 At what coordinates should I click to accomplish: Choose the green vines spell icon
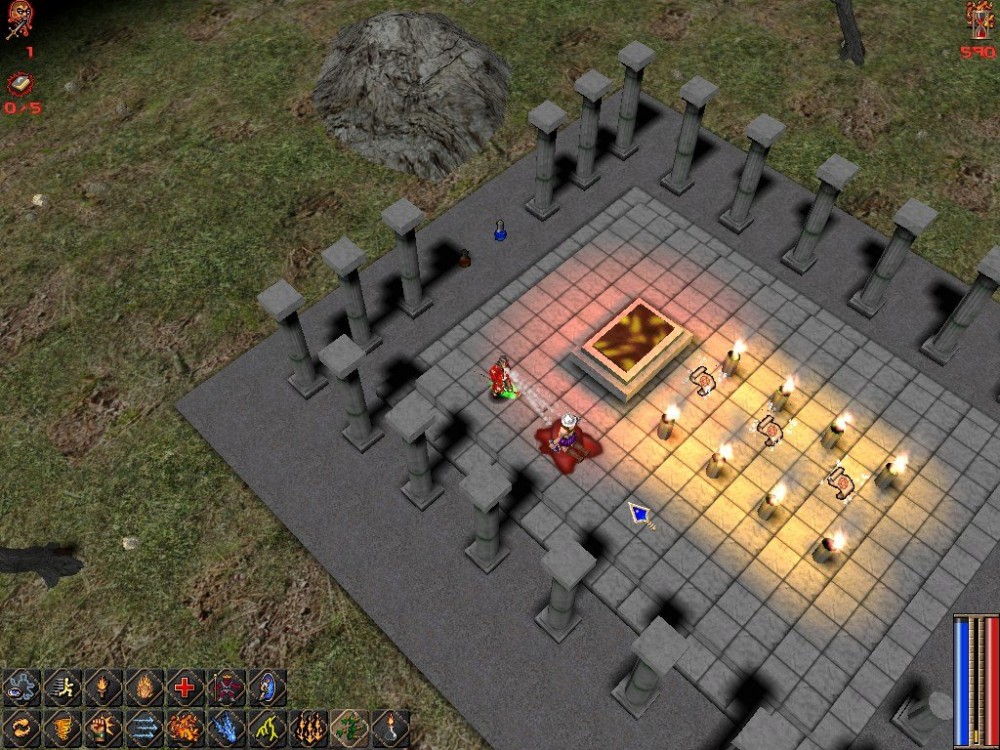click(x=349, y=729)
